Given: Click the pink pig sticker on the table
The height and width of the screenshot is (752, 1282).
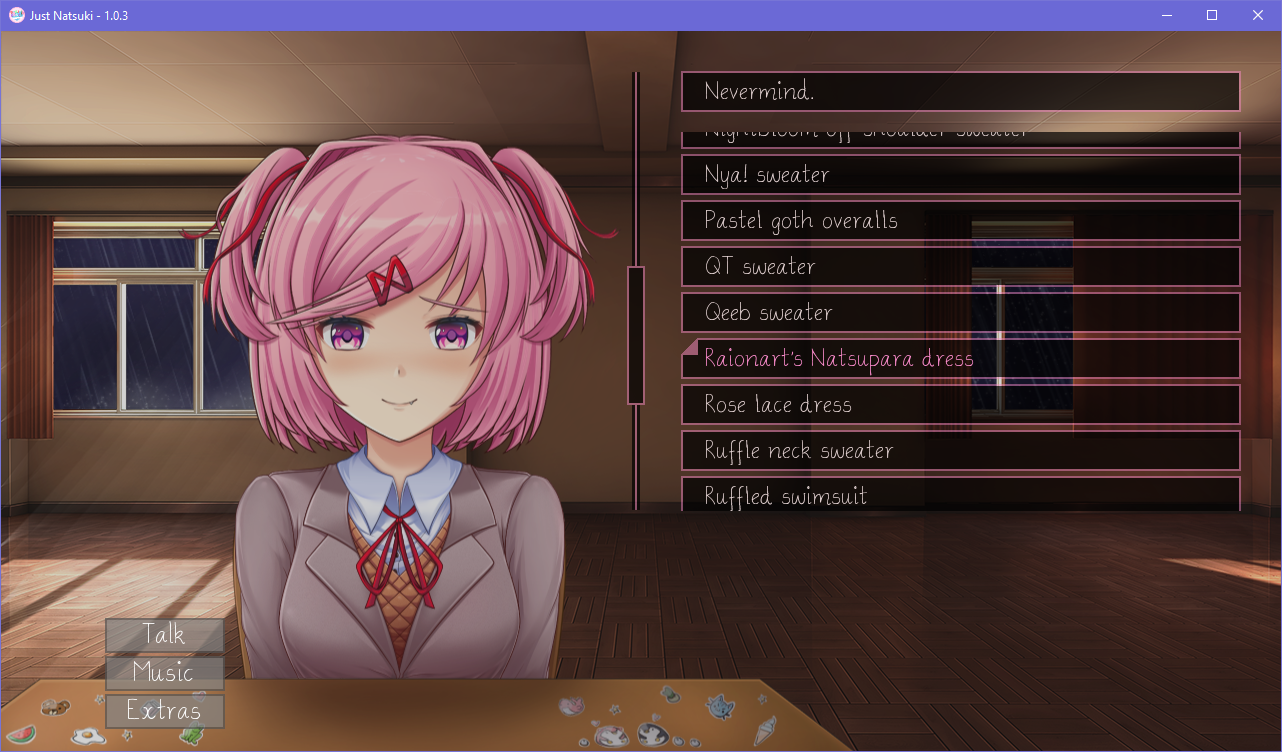Looking at the screenshot, I should tap(571, 705).
